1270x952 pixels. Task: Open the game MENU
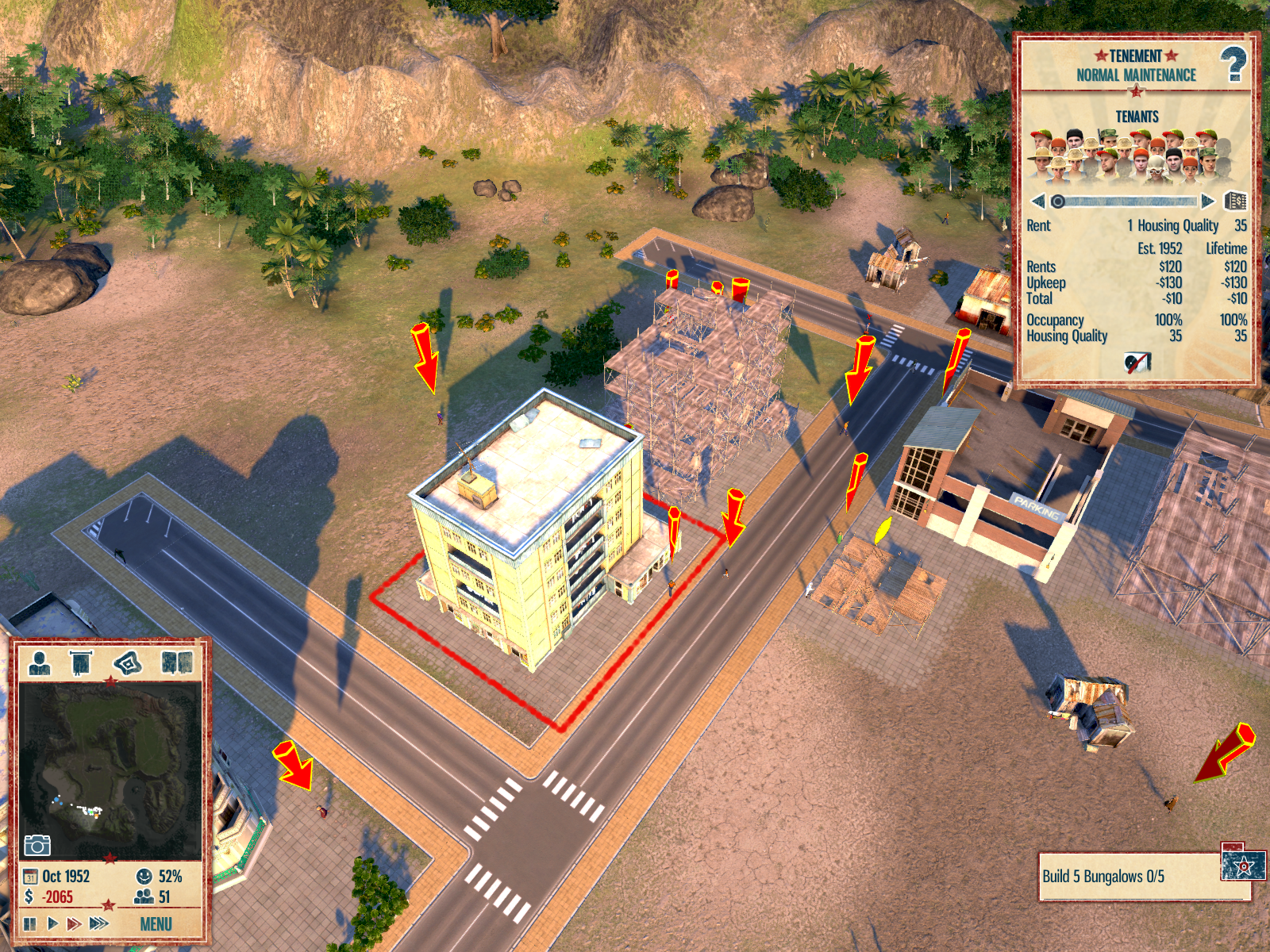156,924
